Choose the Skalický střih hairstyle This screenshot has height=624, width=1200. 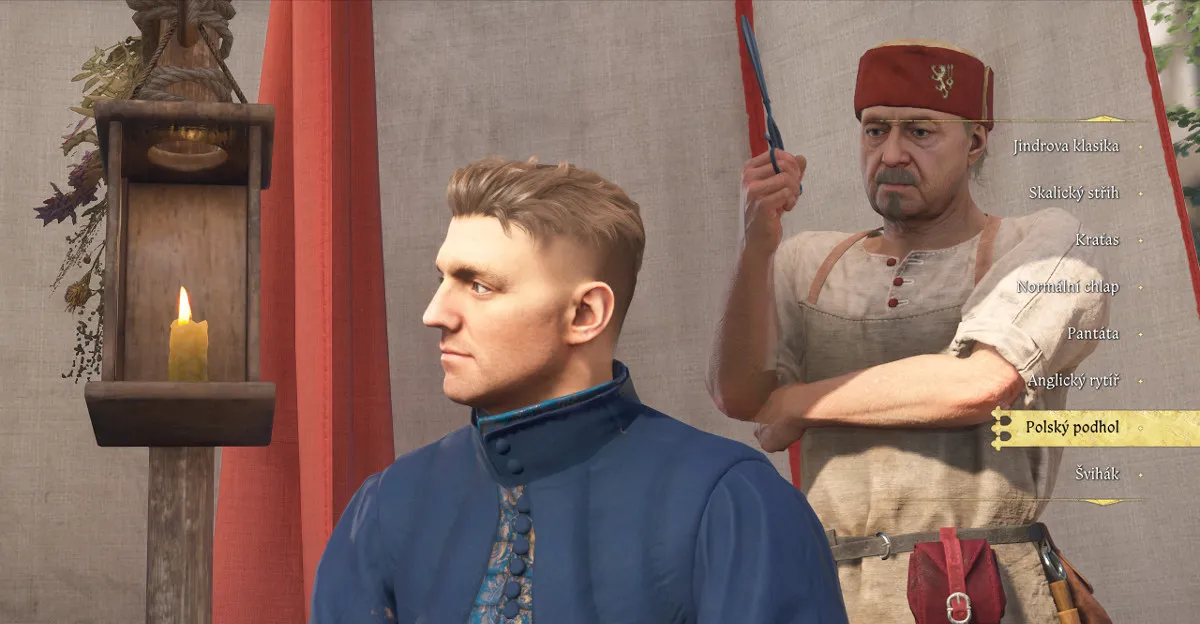(1074, 193)
